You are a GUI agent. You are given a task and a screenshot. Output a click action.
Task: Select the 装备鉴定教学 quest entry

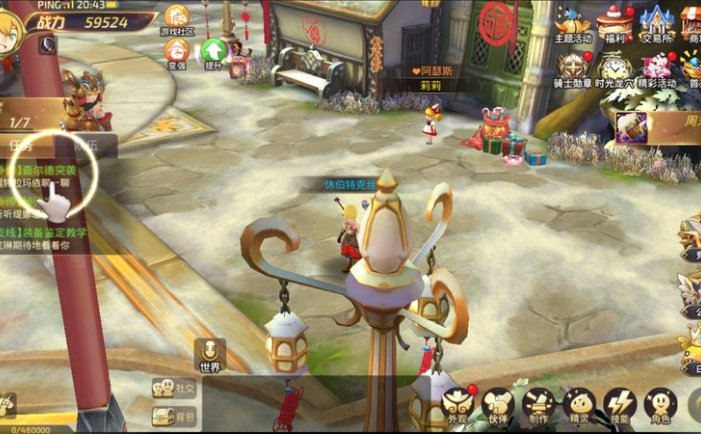[x=58, y=231]
